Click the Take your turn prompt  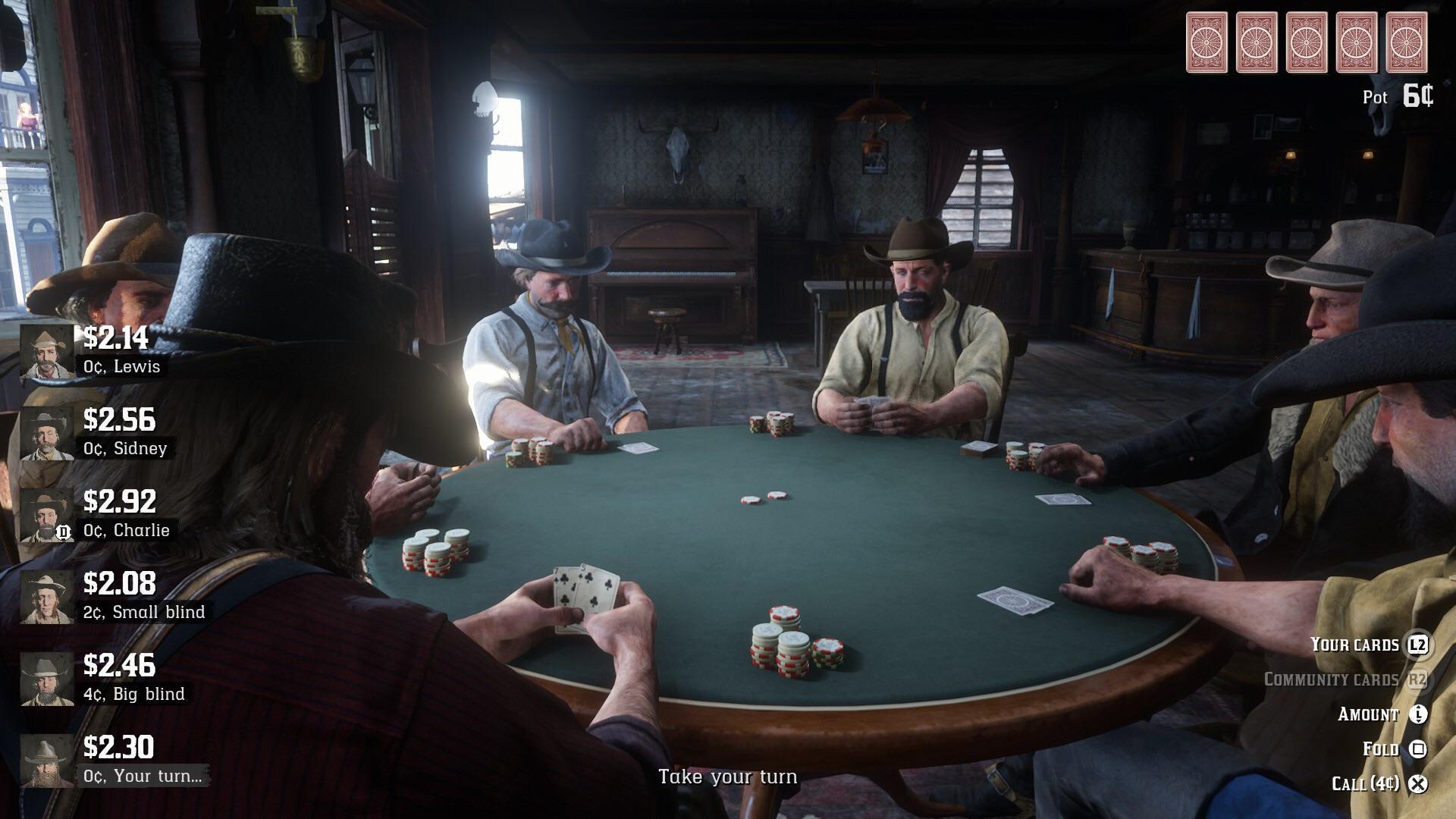(x=728, y=777)
